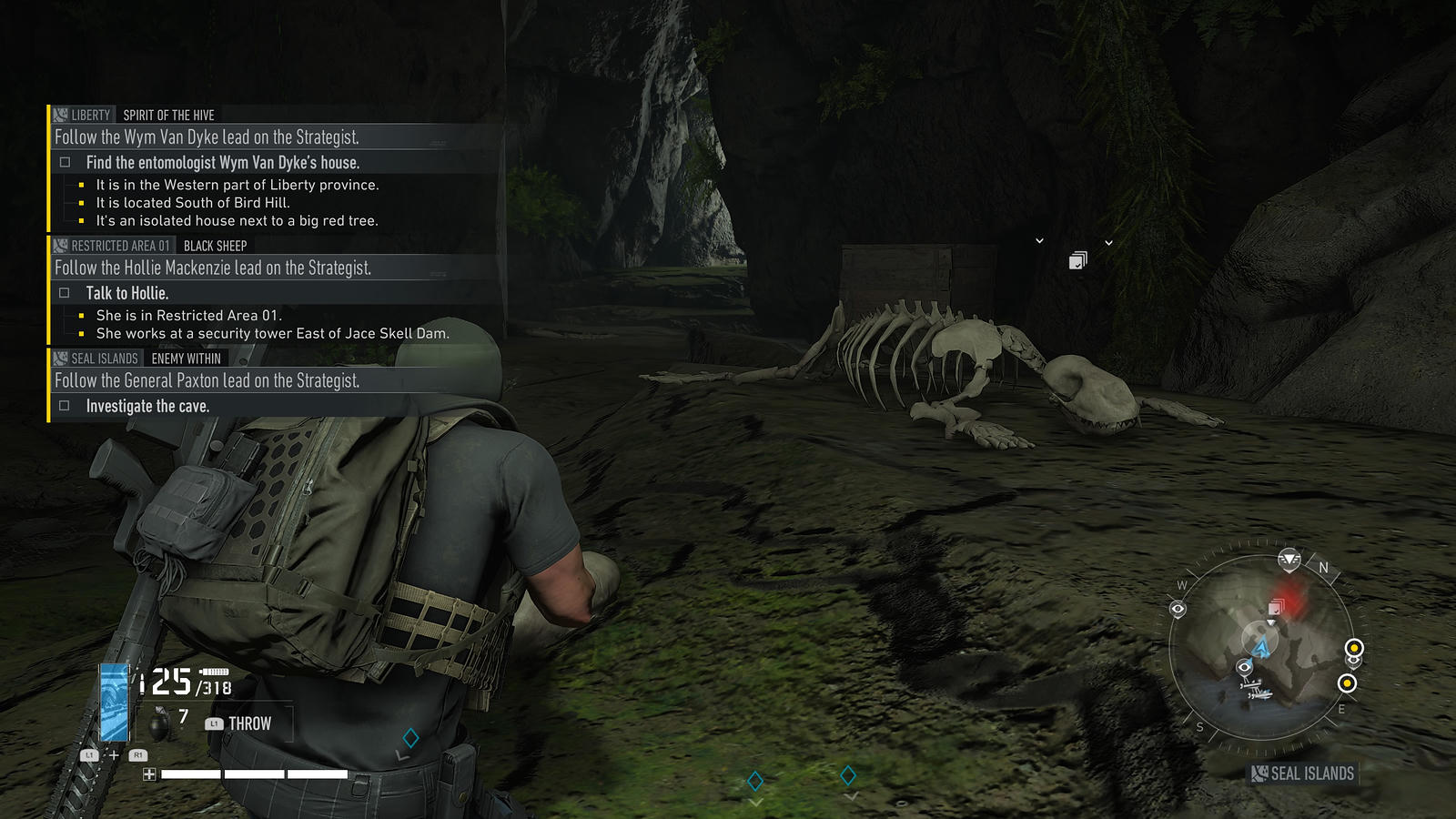Click the eye marker on minimap's west edge
The image size is (1456, 819).
[1178, 609]
